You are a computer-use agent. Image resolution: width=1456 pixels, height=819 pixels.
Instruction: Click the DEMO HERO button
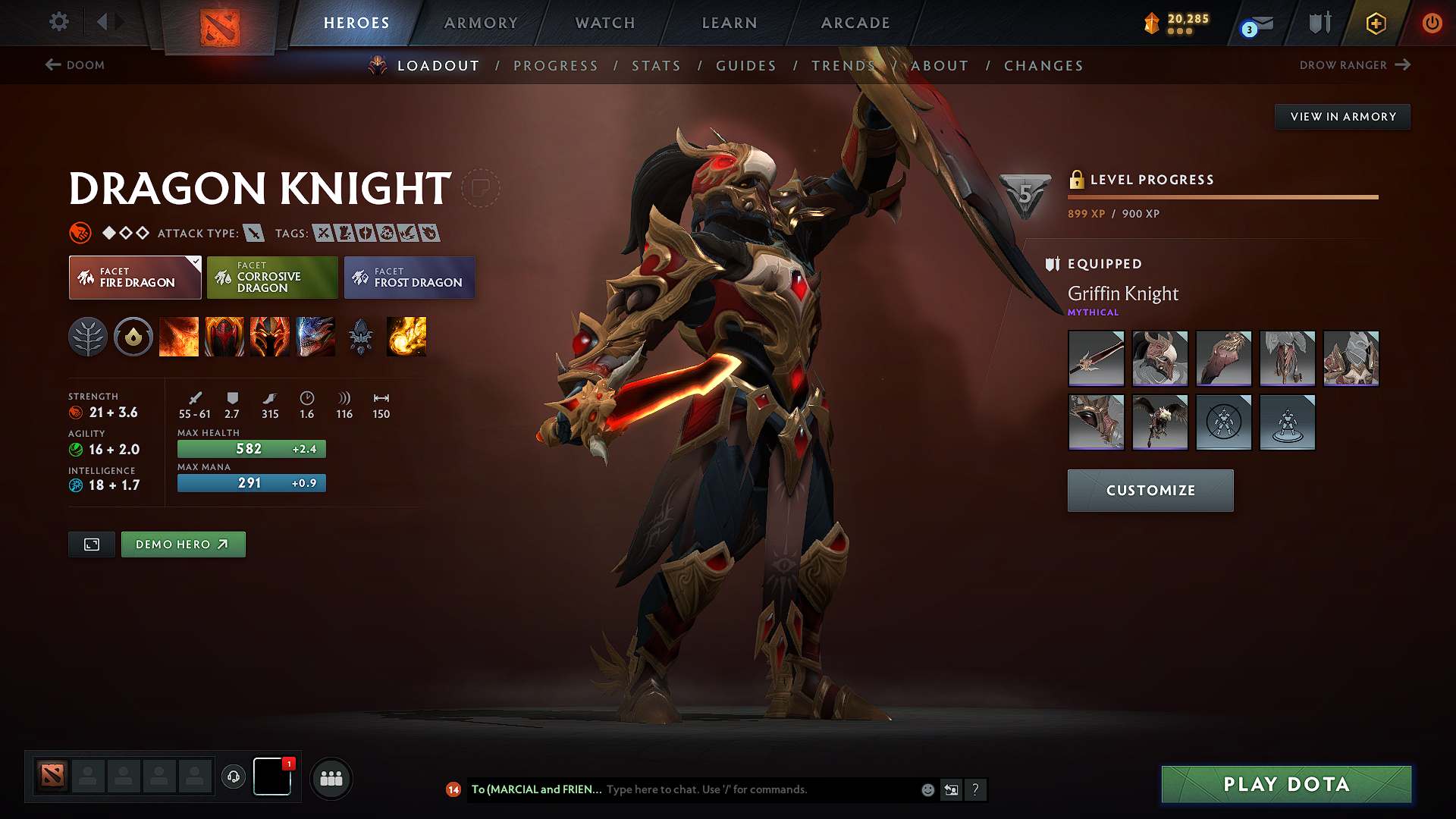coord(183,544)
